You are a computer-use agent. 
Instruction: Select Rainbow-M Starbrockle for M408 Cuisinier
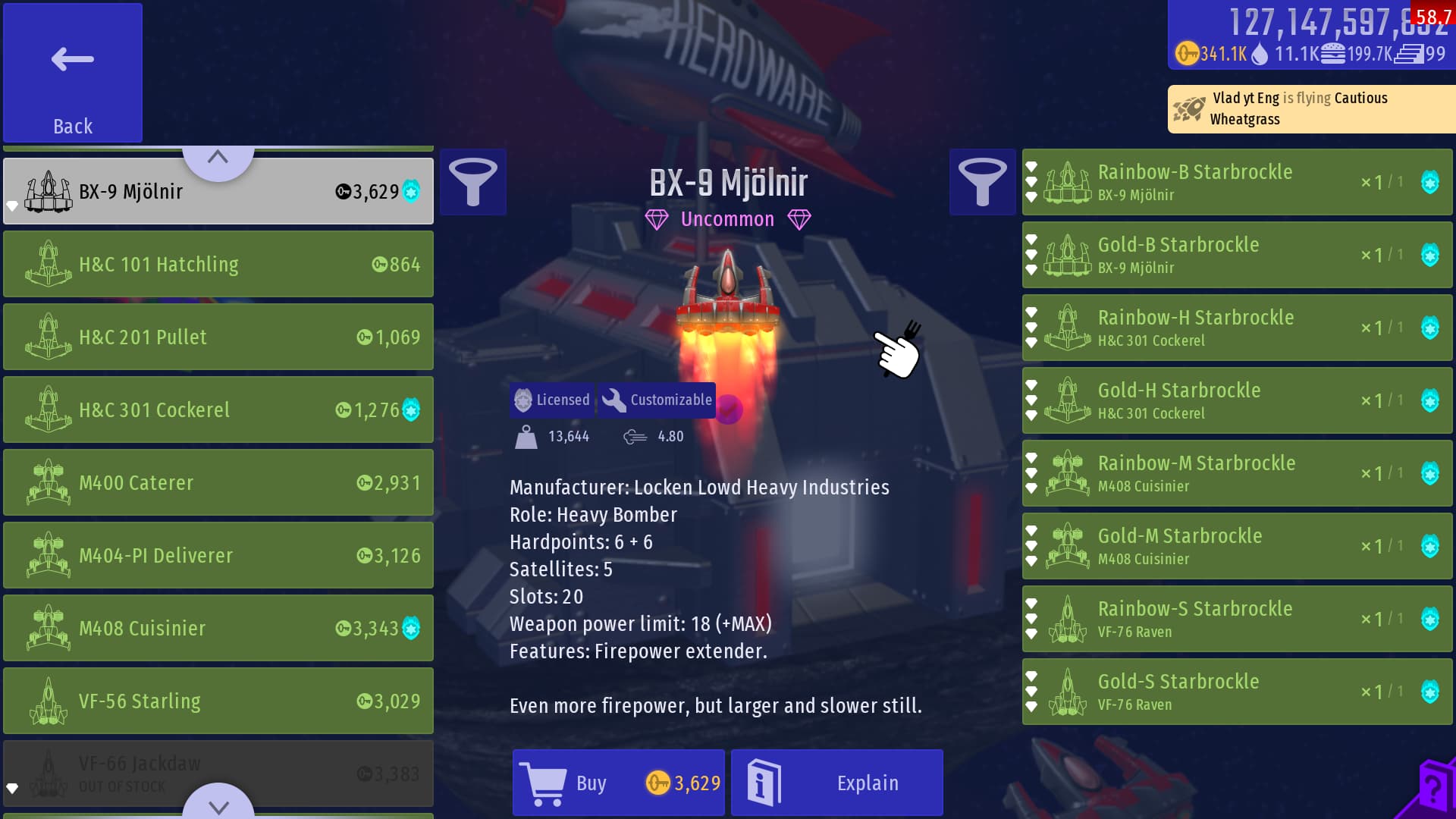pos(1236,473)
